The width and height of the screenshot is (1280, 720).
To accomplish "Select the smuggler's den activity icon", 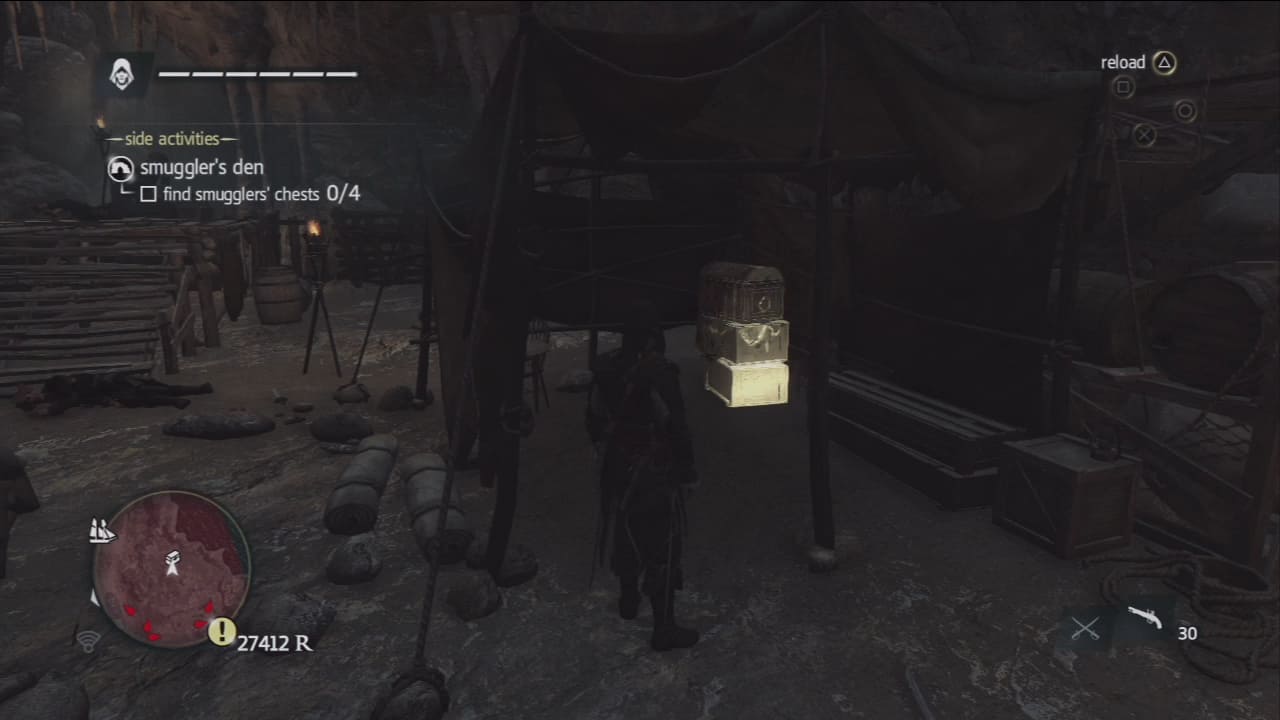I will 119,169.
